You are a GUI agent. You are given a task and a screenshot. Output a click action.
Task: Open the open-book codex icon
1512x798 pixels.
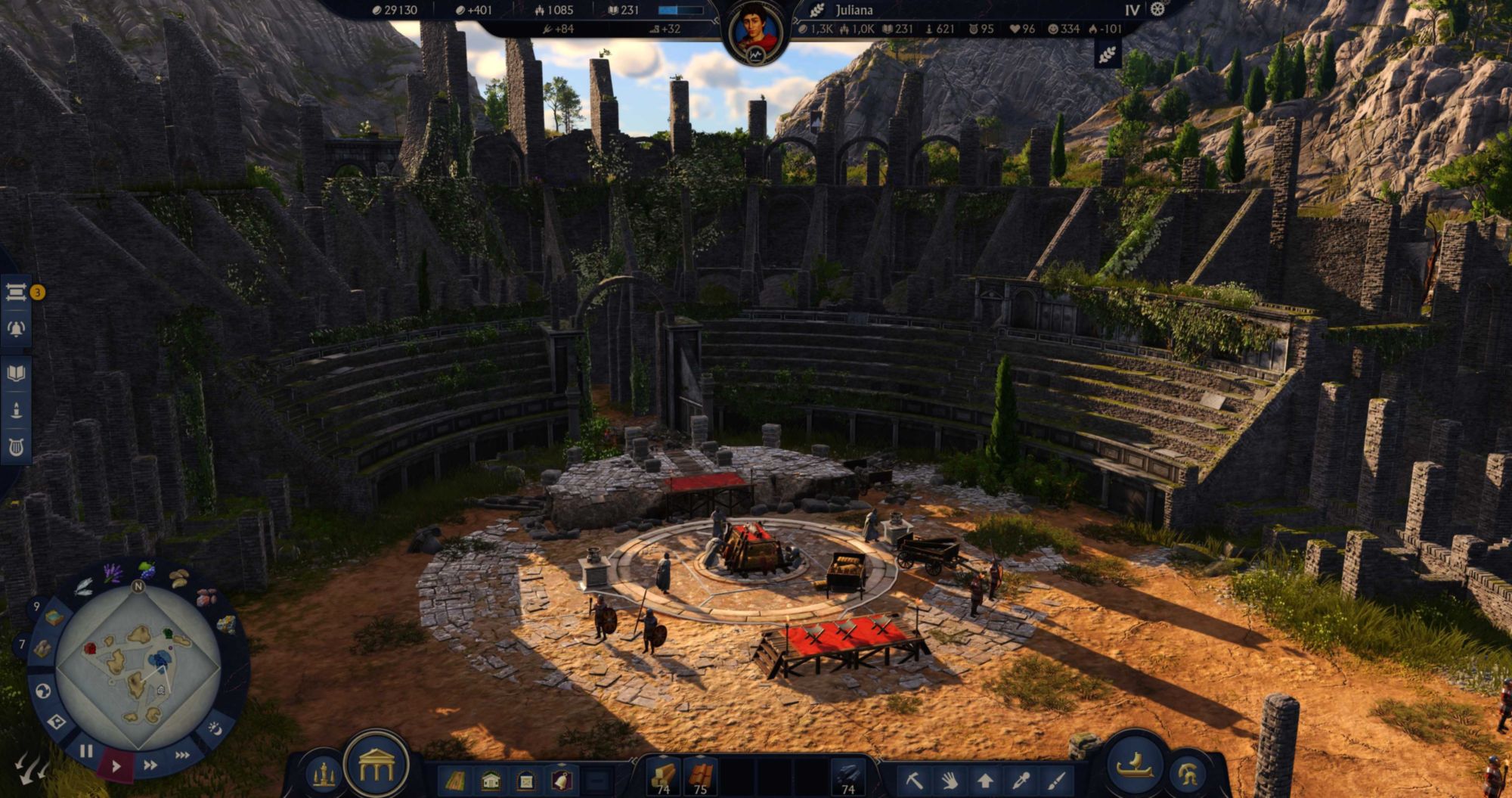click(x=16, y=373)
